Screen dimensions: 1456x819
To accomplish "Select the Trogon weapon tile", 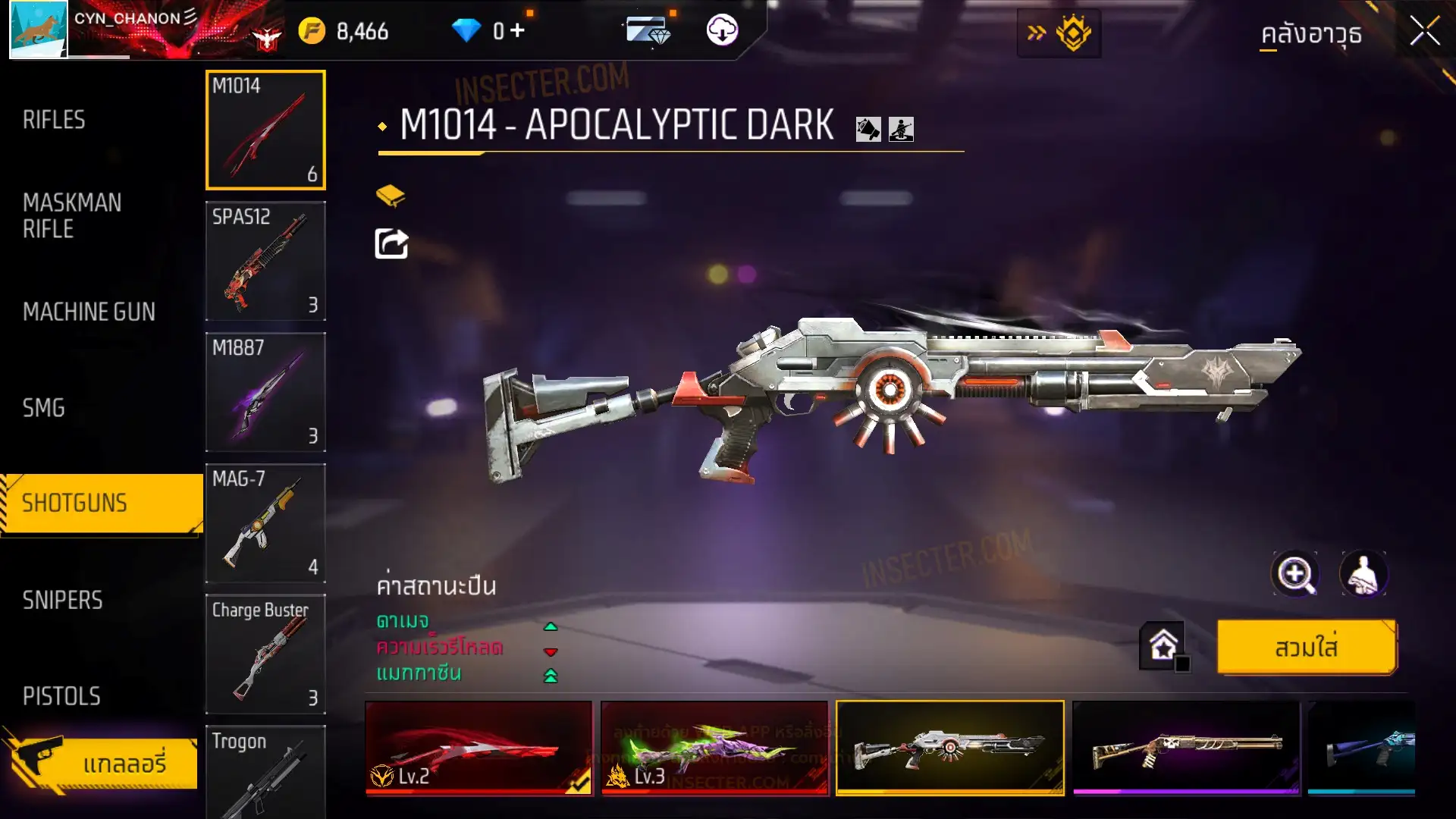I will point(265,772).
